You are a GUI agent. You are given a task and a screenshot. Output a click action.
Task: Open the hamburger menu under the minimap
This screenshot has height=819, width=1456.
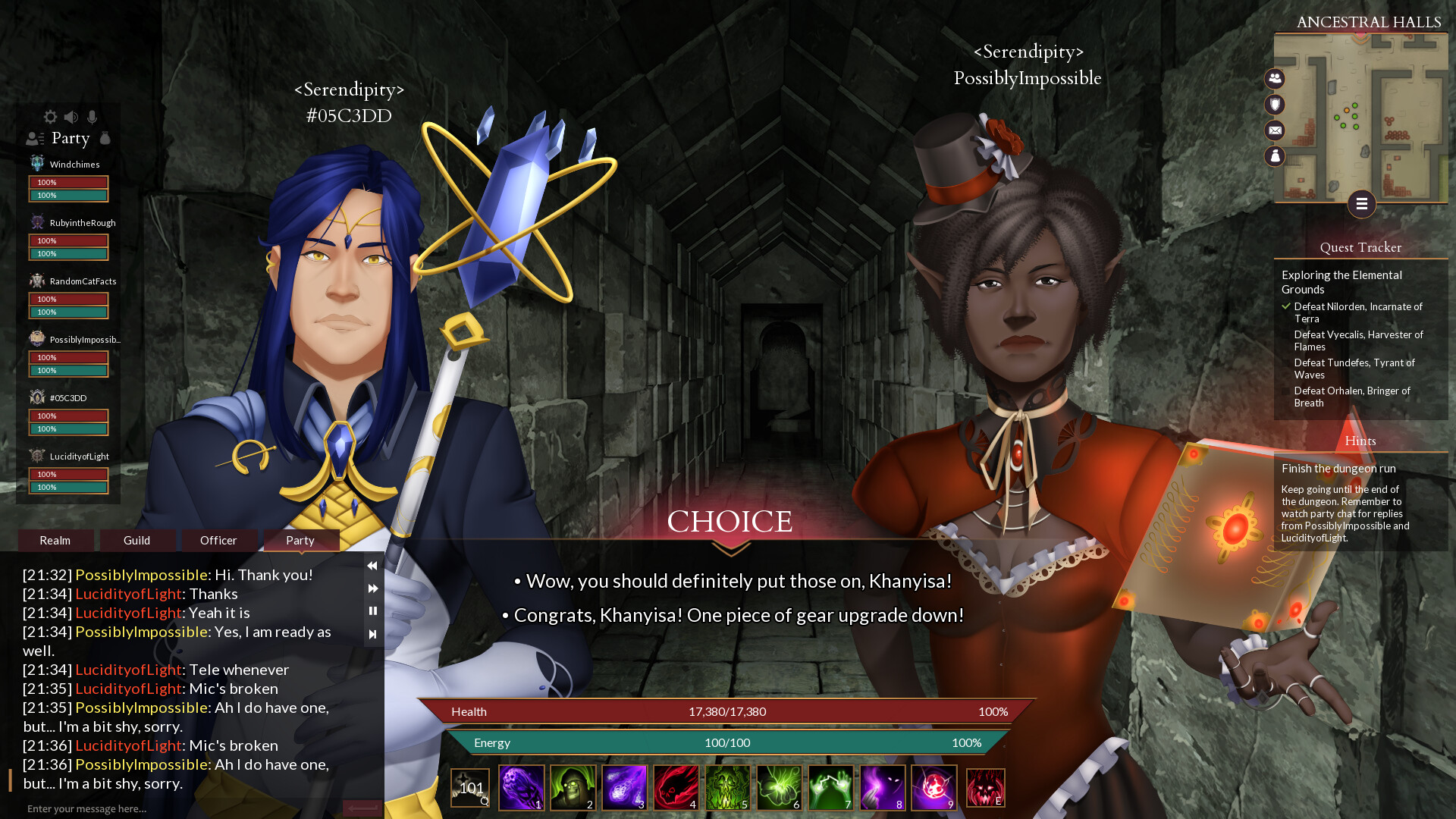pyautogui.click(x=1362, y=204)
